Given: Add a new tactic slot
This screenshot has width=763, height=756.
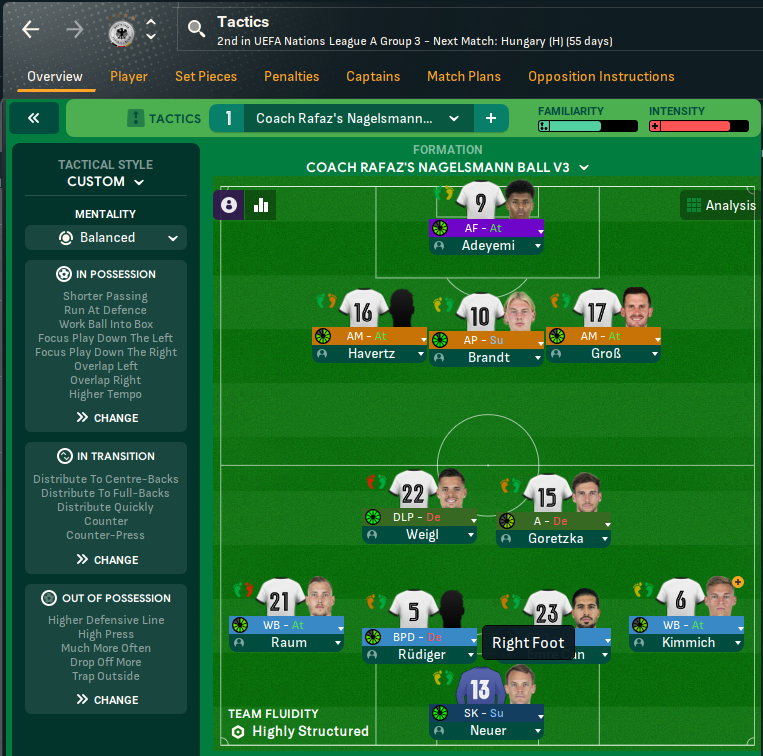Looking at the screenshot, I should click(491, 118).
